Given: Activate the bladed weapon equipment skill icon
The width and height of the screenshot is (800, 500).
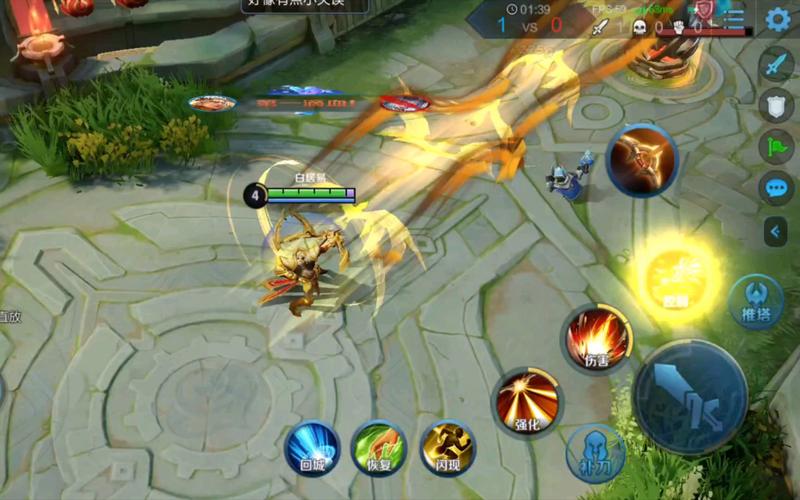Looking at the screenshot, I should click(641, 160).
